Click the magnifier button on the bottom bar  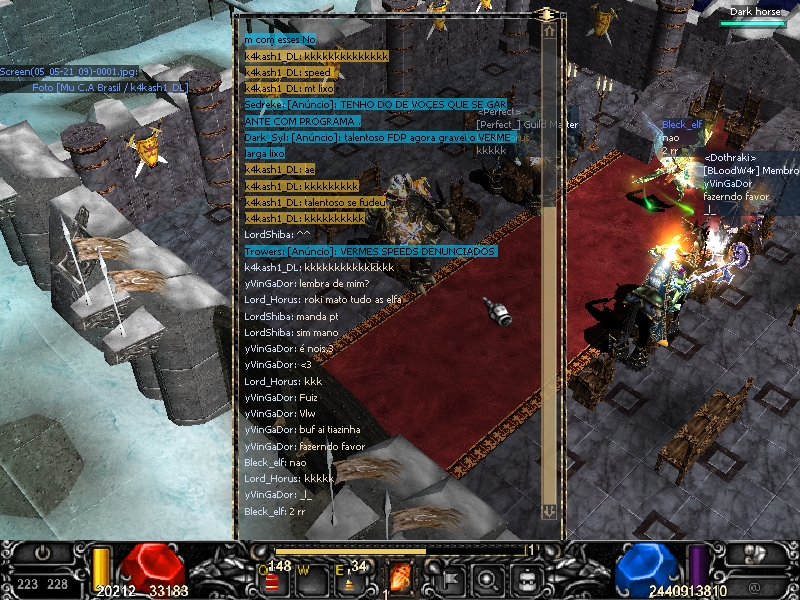(487, 578)
